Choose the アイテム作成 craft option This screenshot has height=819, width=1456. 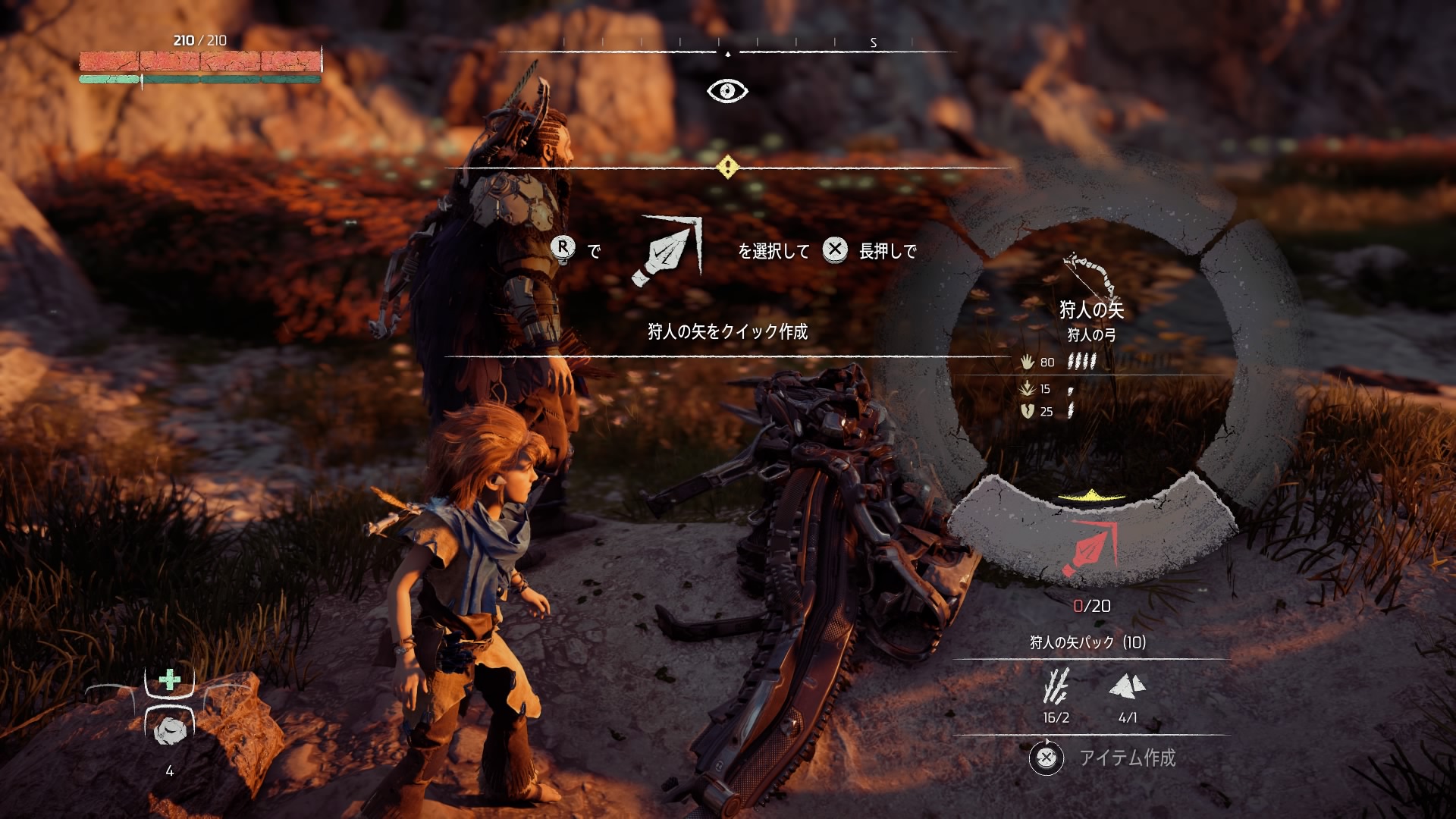coord(1127,758)
